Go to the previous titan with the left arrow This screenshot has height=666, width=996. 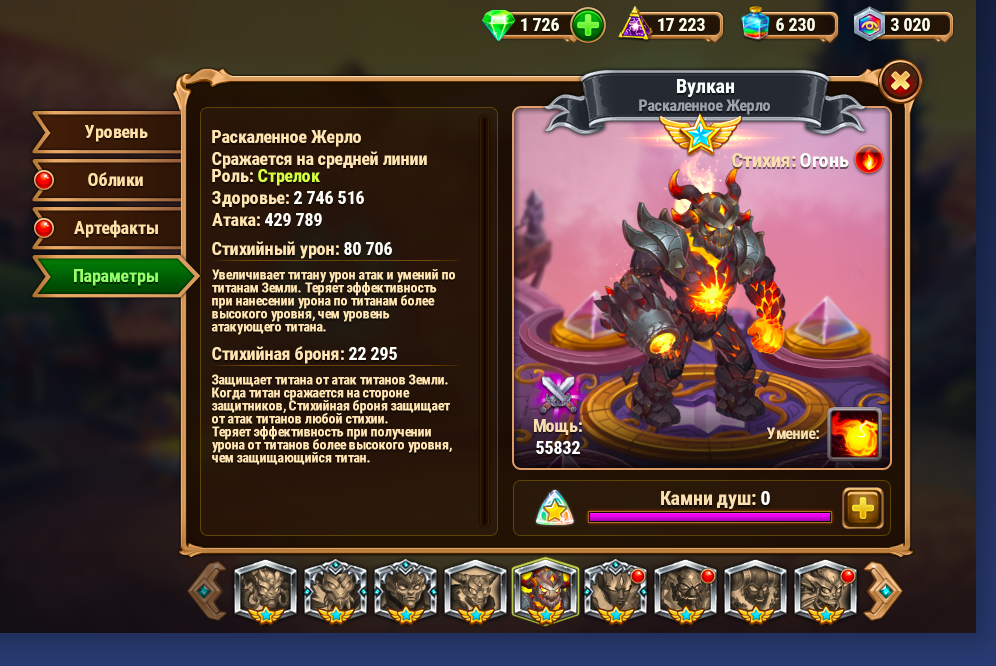(x=206, y=591)
